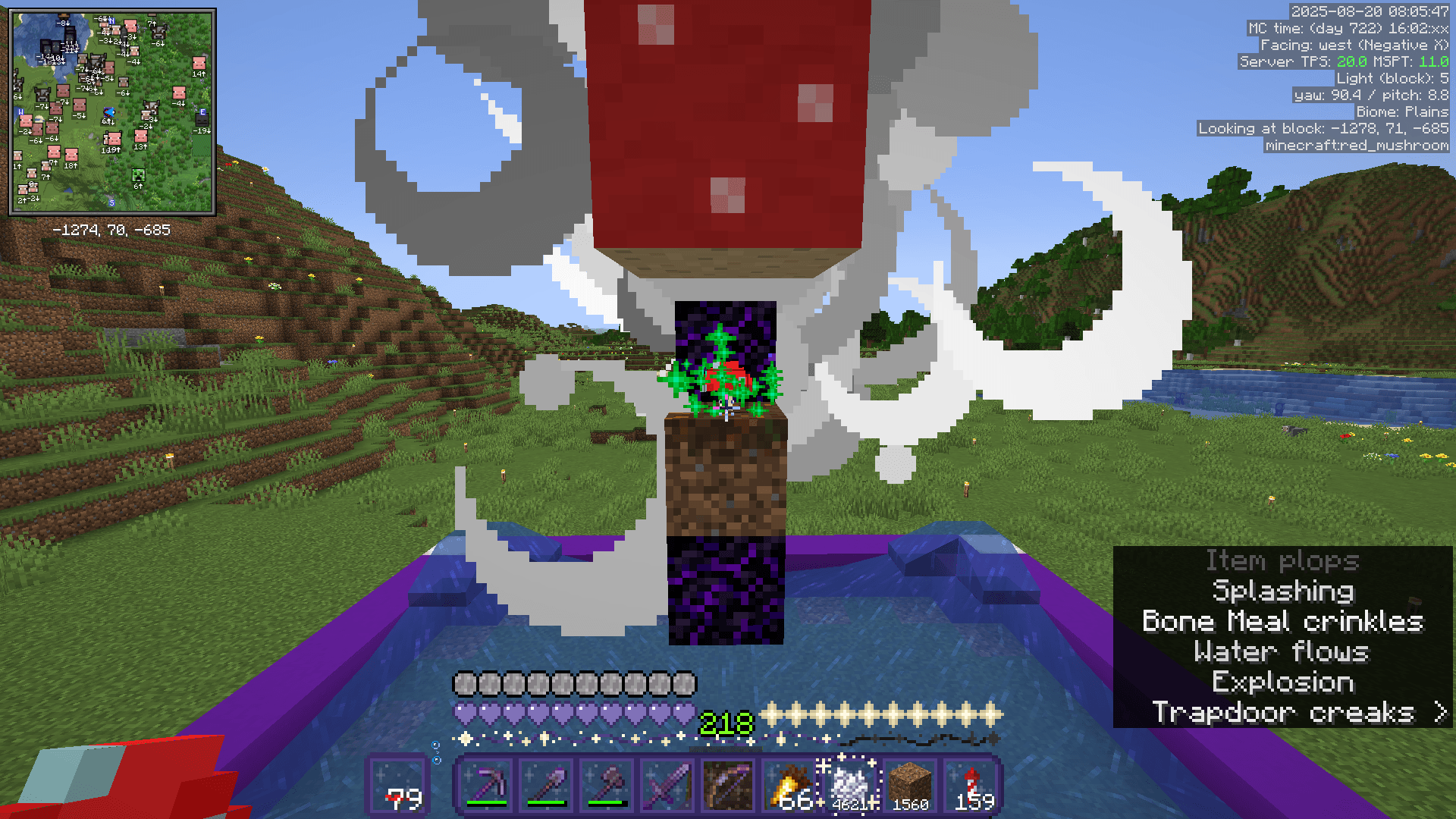Click the coordinates label under the minimap
This screenshot has height=819, width=1456.
pyautogui.click(x=112, y=230)
